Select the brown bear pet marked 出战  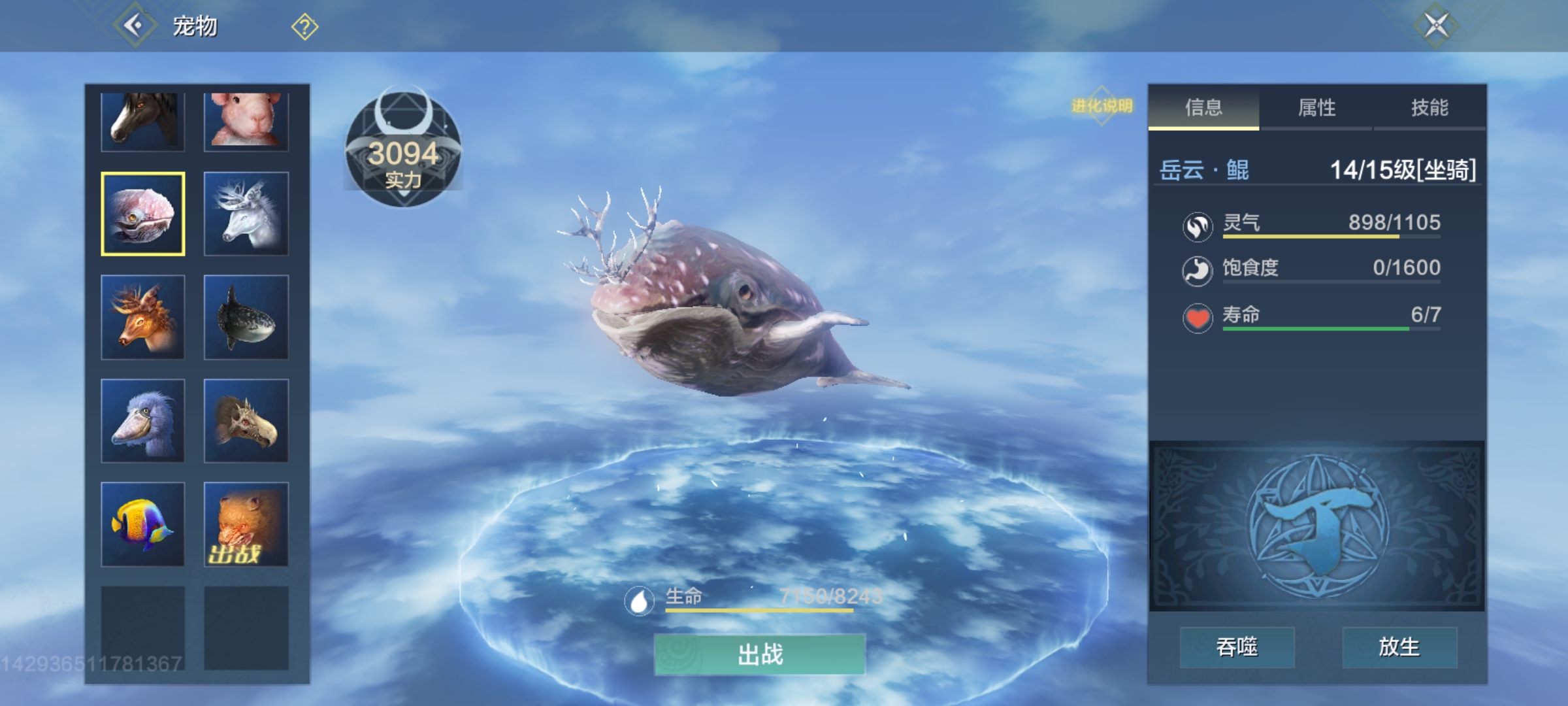click(246, 524)
